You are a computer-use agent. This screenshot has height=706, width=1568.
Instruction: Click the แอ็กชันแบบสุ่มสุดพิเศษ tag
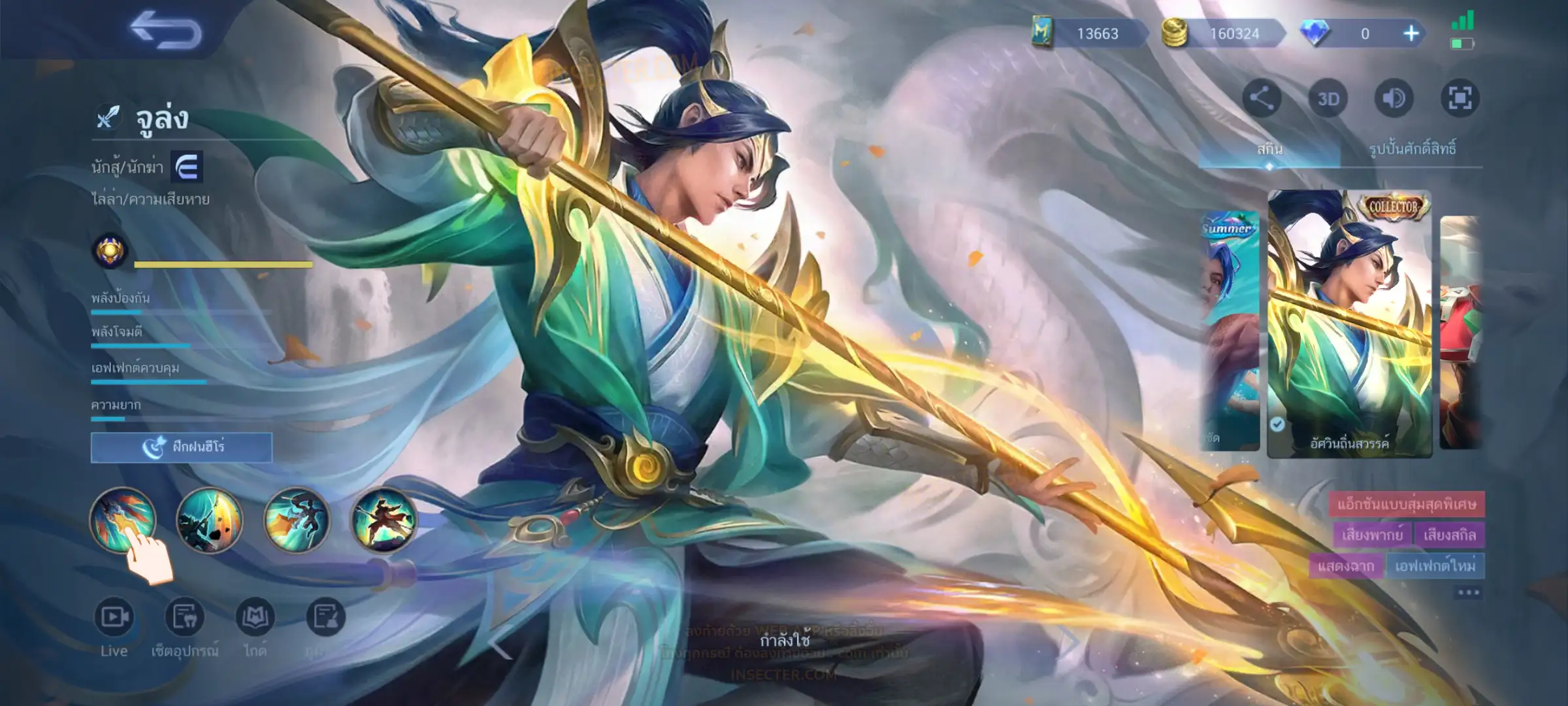[x=1406, y=504]
